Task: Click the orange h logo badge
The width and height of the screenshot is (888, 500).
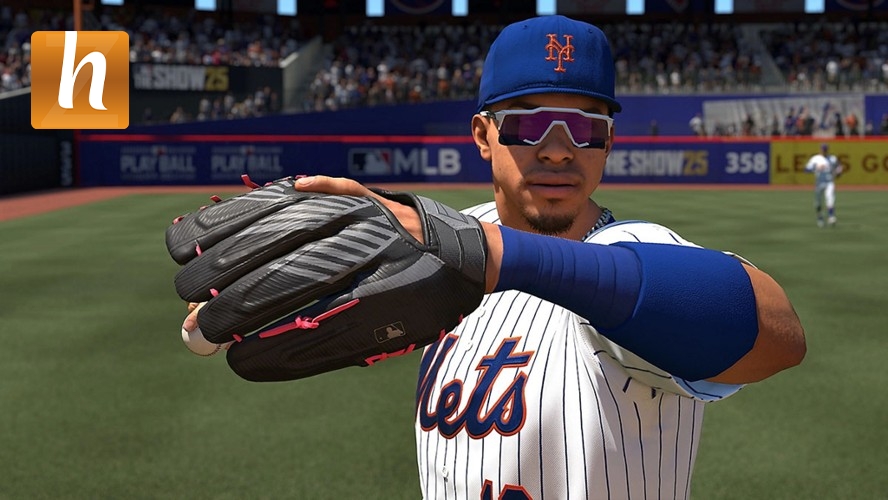Action: pyautogui.click(x=80, y=80)
